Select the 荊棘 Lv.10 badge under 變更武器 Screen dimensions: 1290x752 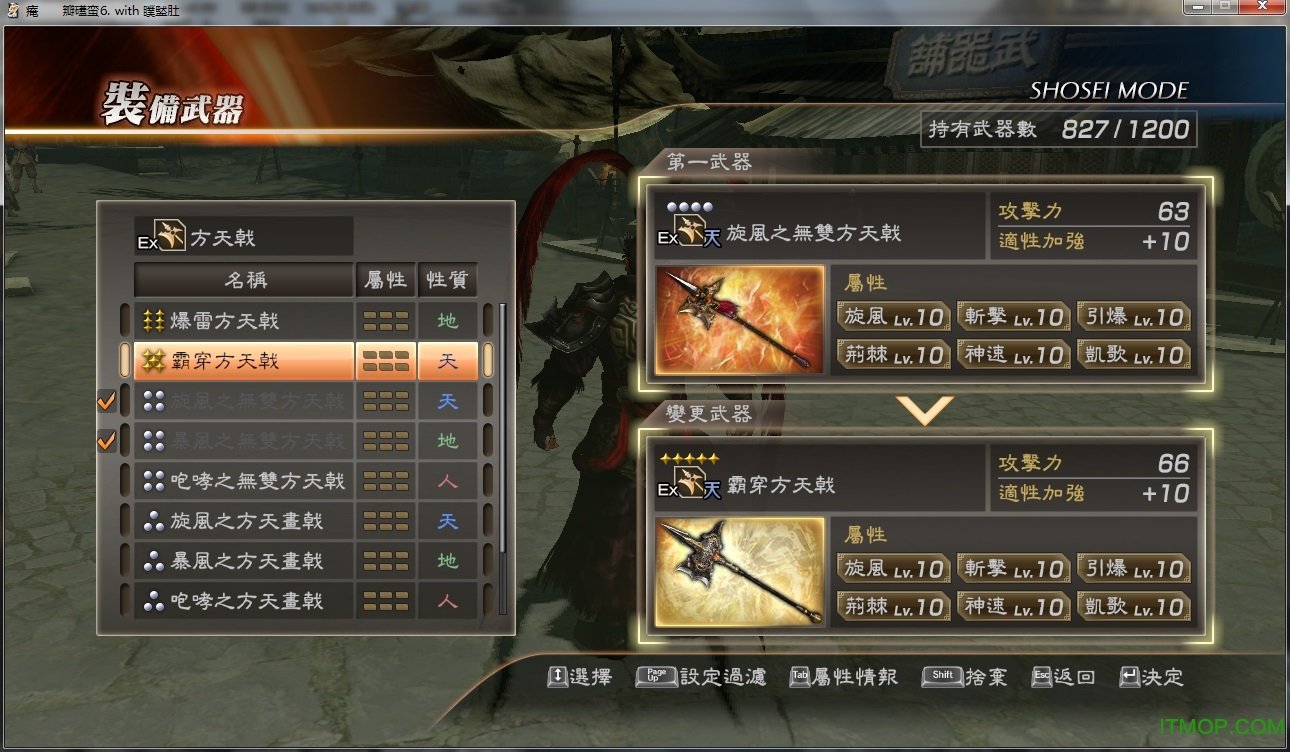tap(893, 606)
